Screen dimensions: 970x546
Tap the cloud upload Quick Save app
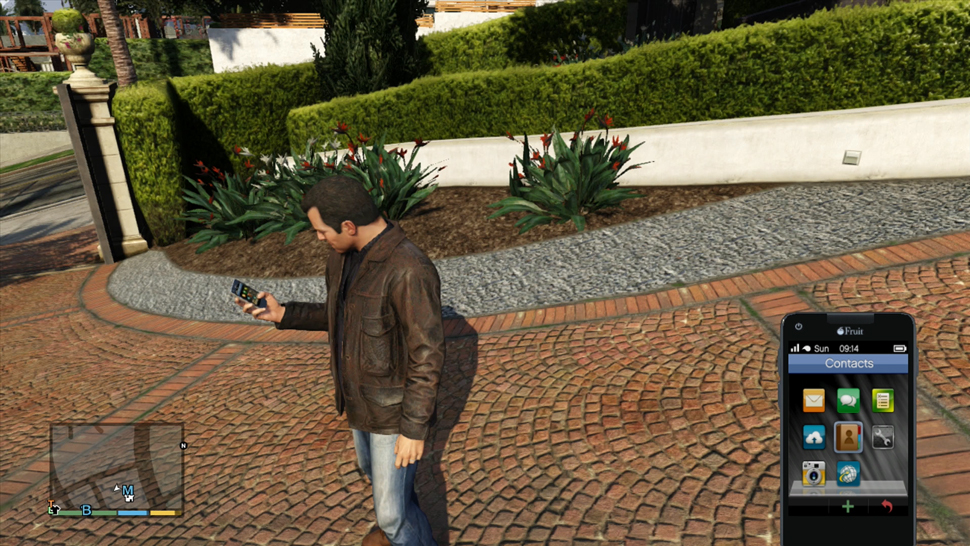pyautogui.click(x=814, y=437)
